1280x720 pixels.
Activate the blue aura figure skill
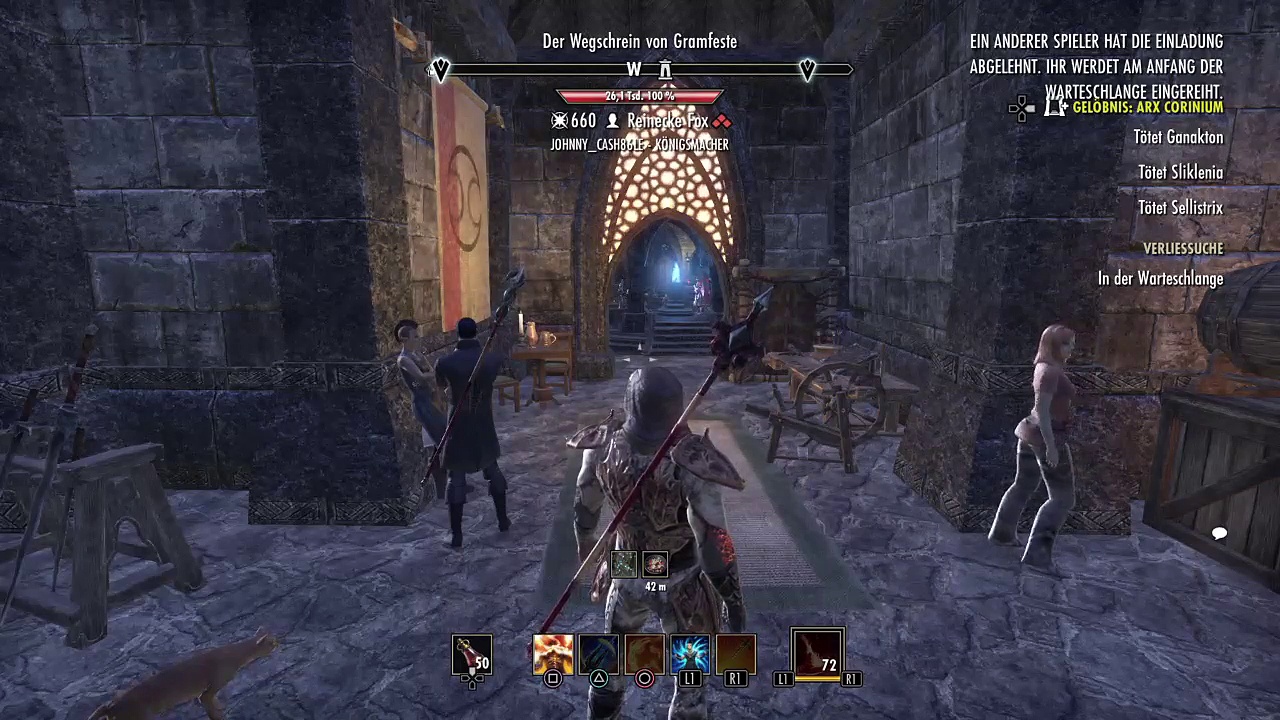click(690, 654)
